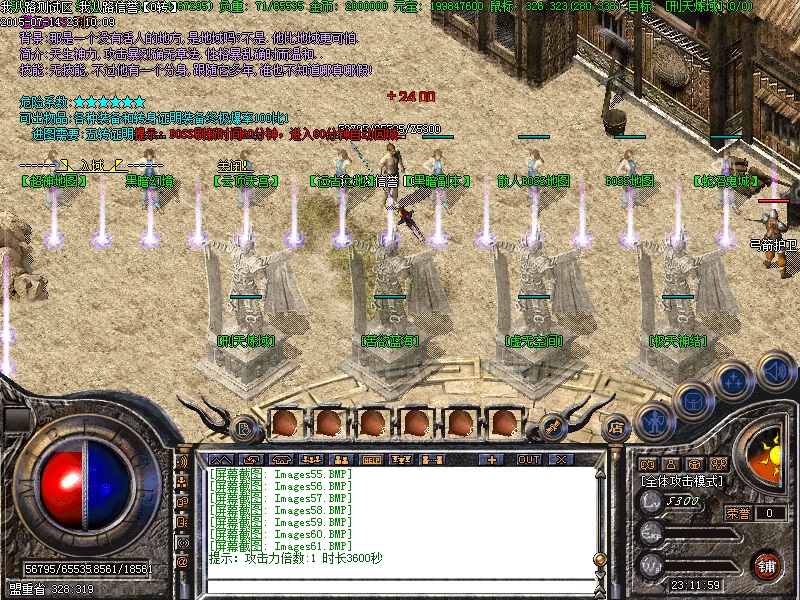Screen dimensions: 800x600
Task: Click the OUT button on chat toolbar
Action: point(528,459)
